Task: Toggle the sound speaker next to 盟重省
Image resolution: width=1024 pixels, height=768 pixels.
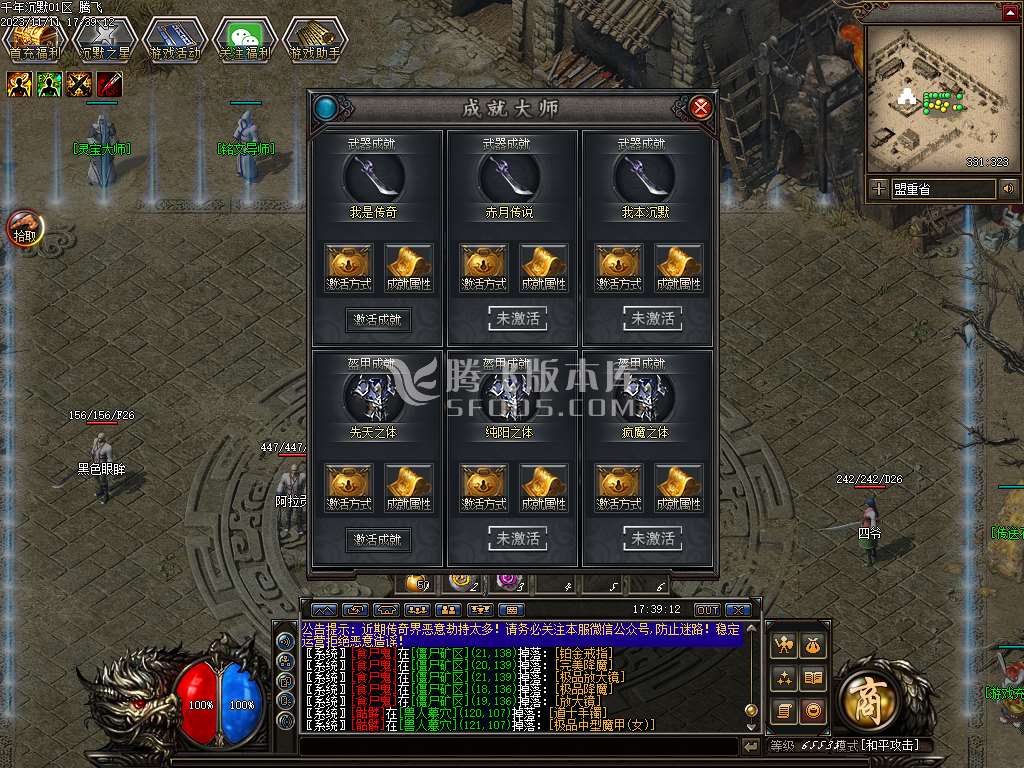Action: (x=1008, y=188)
